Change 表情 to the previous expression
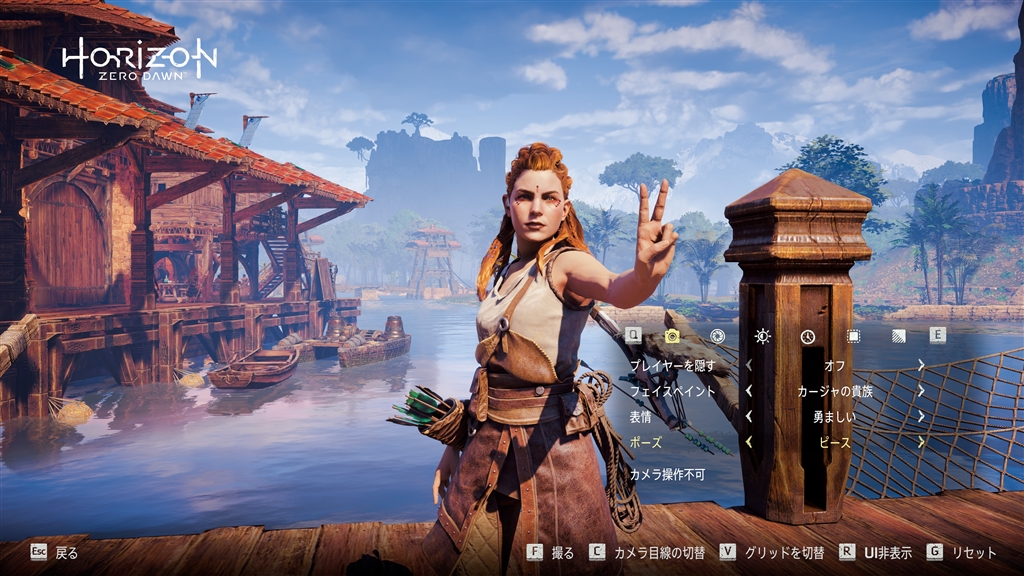Viewport: 1024px width, 576px height. [749, 416]
